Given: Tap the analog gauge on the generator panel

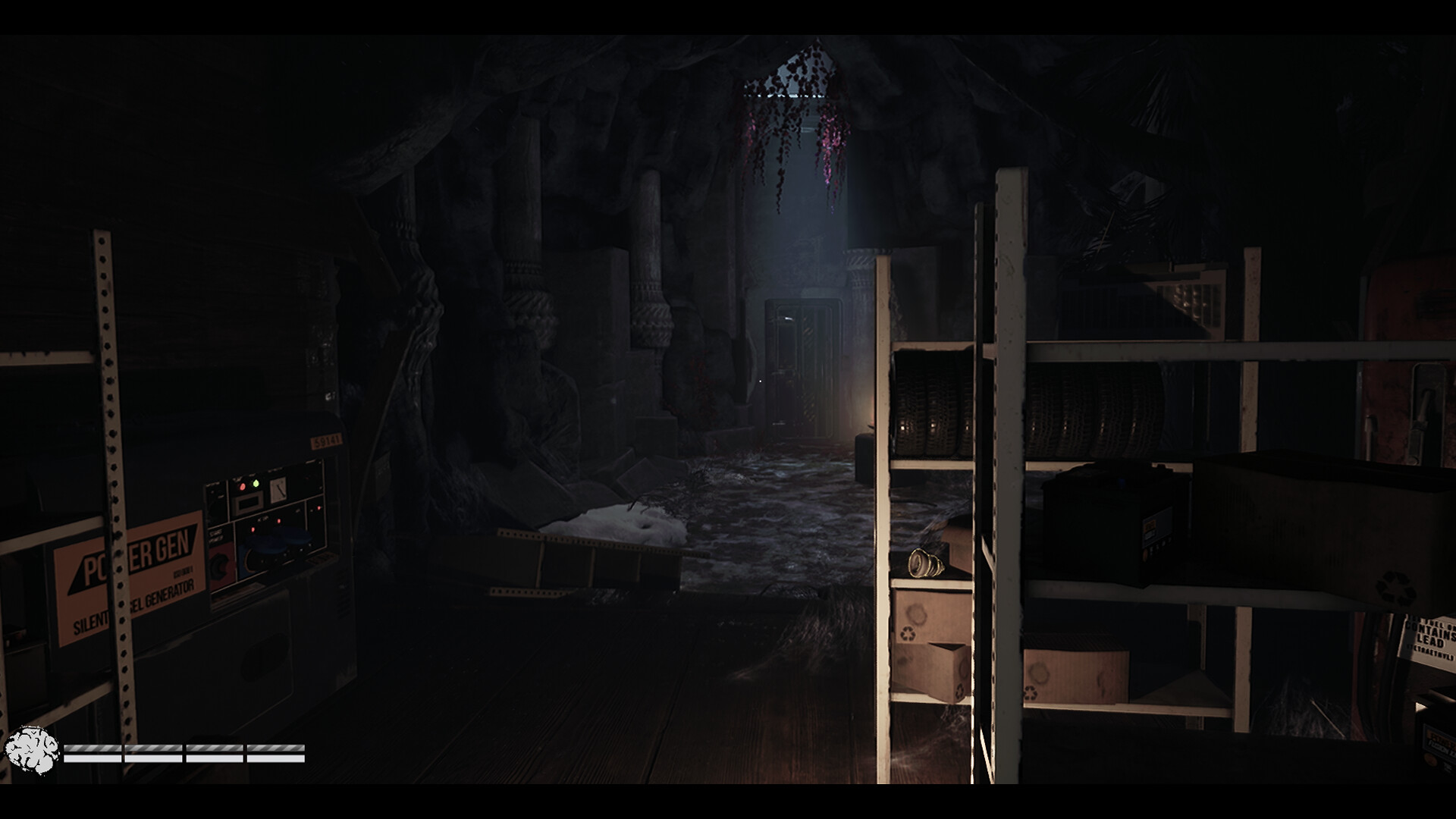Looking at the screenshot, I should (x=278, y=491).
